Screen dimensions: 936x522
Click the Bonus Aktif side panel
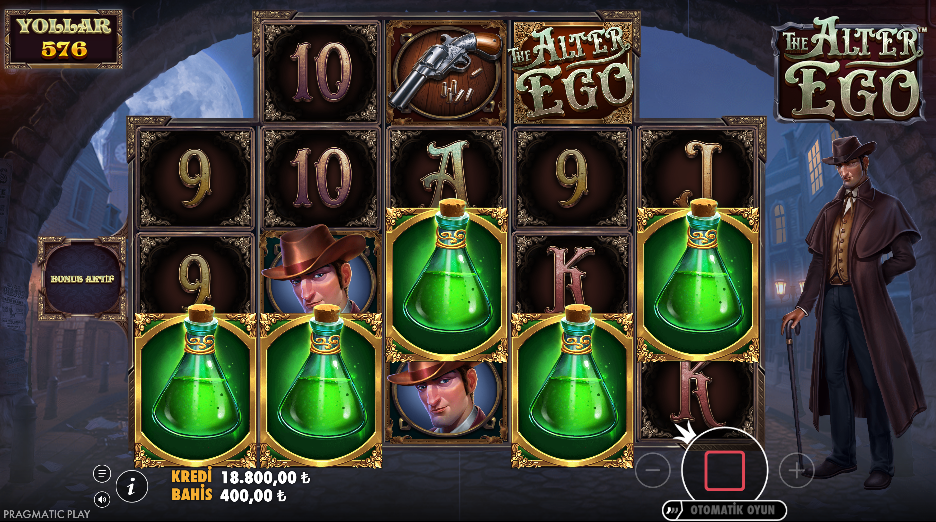coord(82,277)
